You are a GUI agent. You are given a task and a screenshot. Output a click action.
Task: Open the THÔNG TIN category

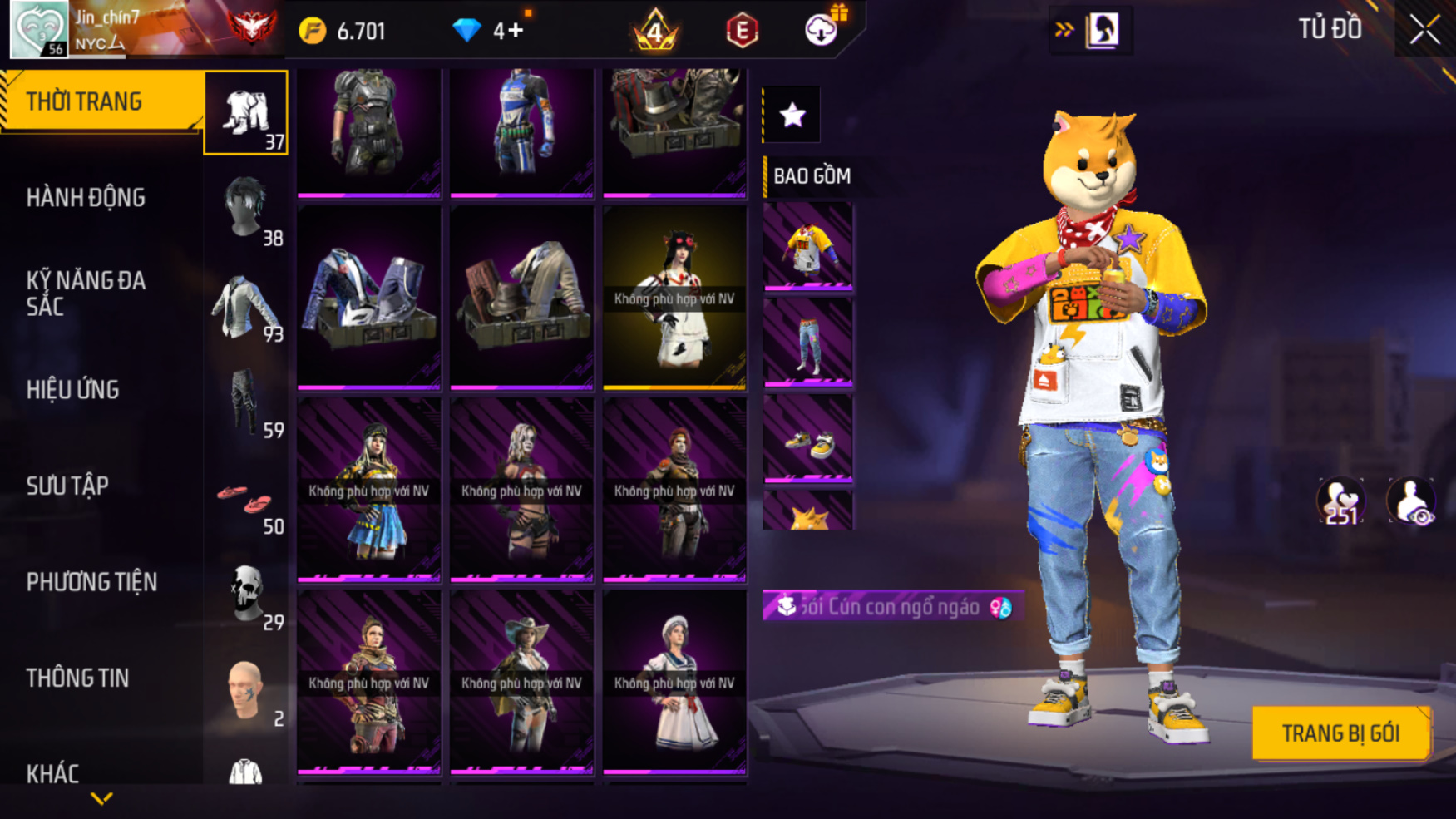(77, 678)
